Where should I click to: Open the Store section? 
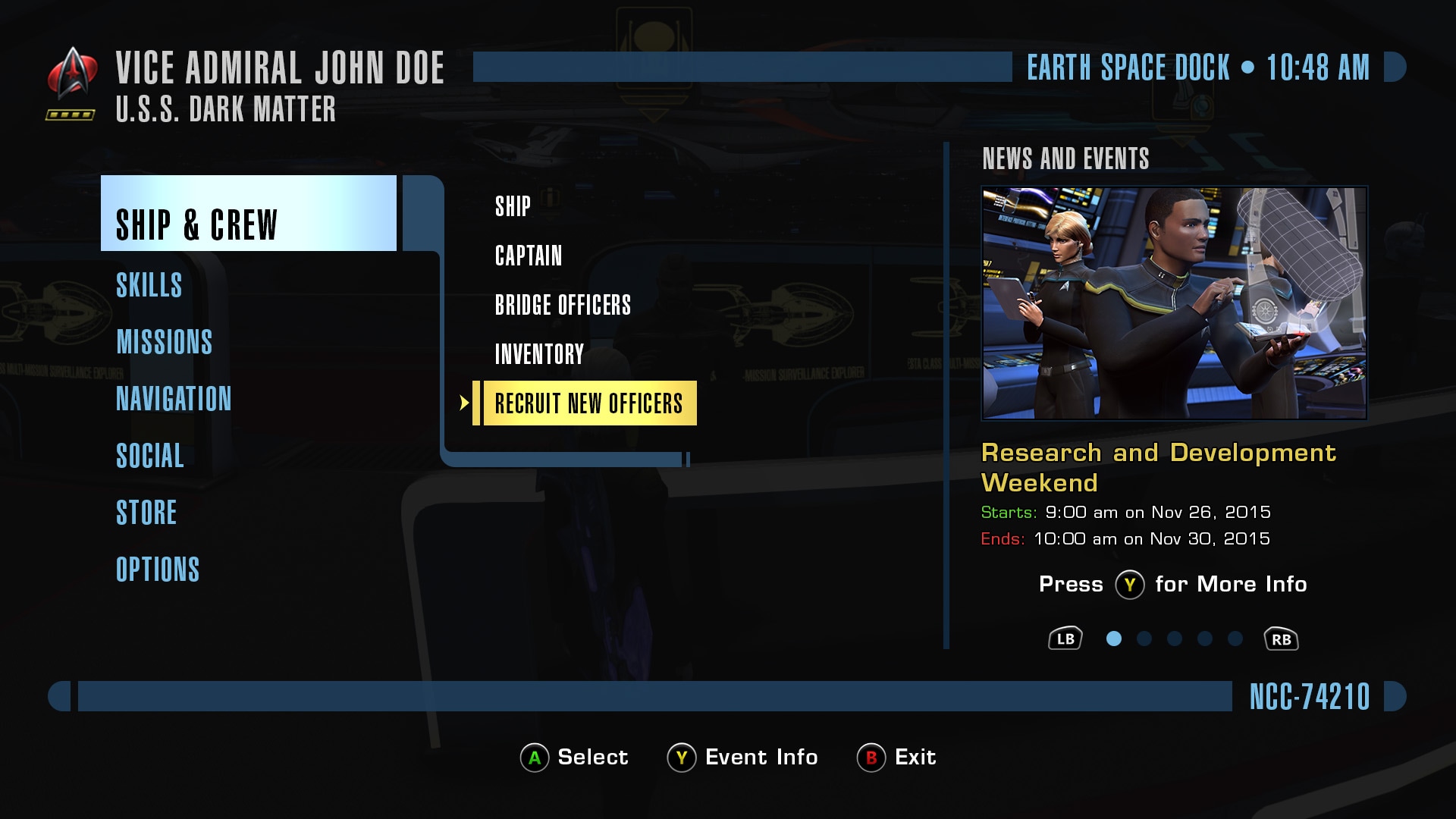click(x=146, y=513)
